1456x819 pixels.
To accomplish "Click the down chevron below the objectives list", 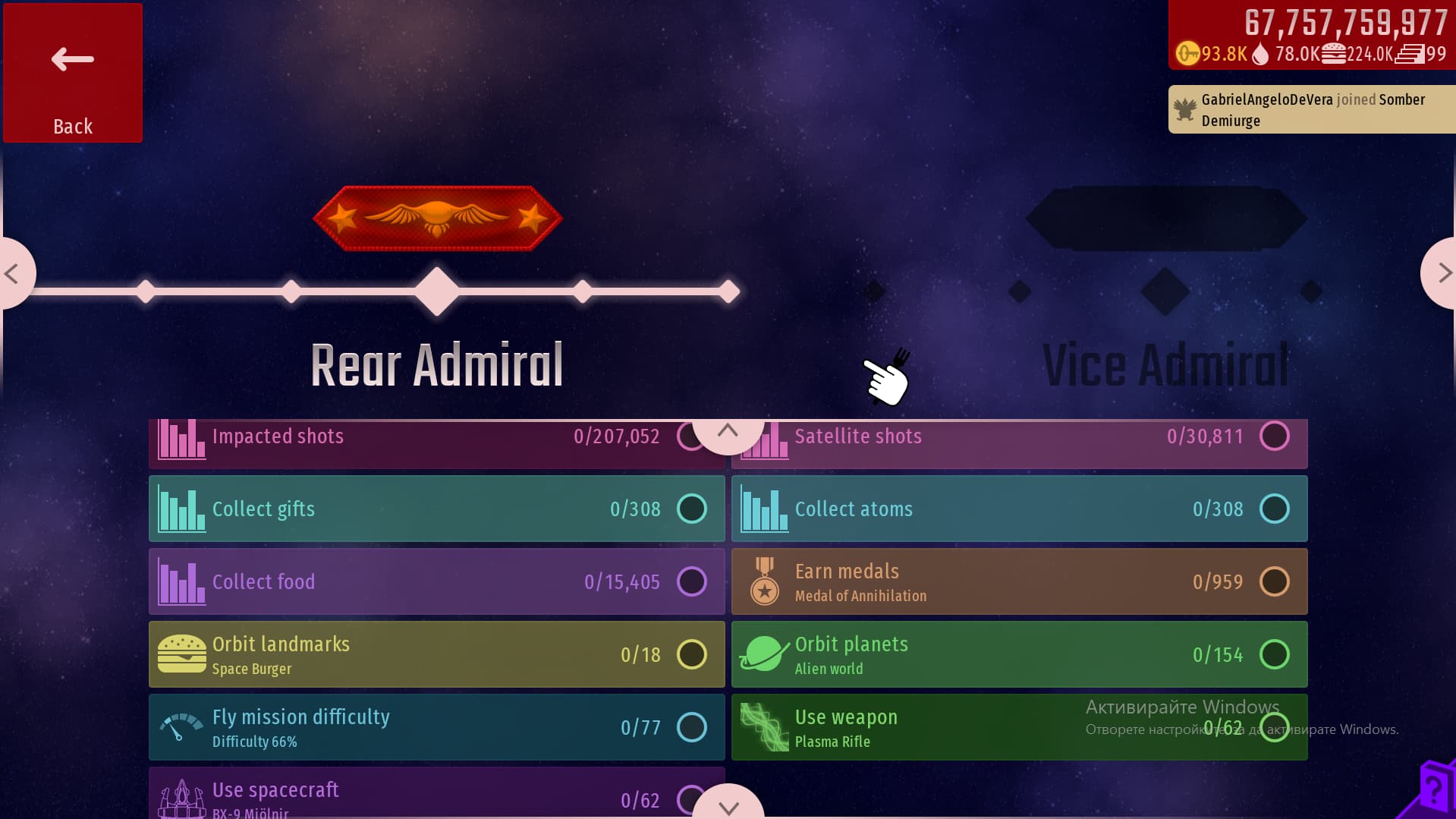I will tap(728, 806).
